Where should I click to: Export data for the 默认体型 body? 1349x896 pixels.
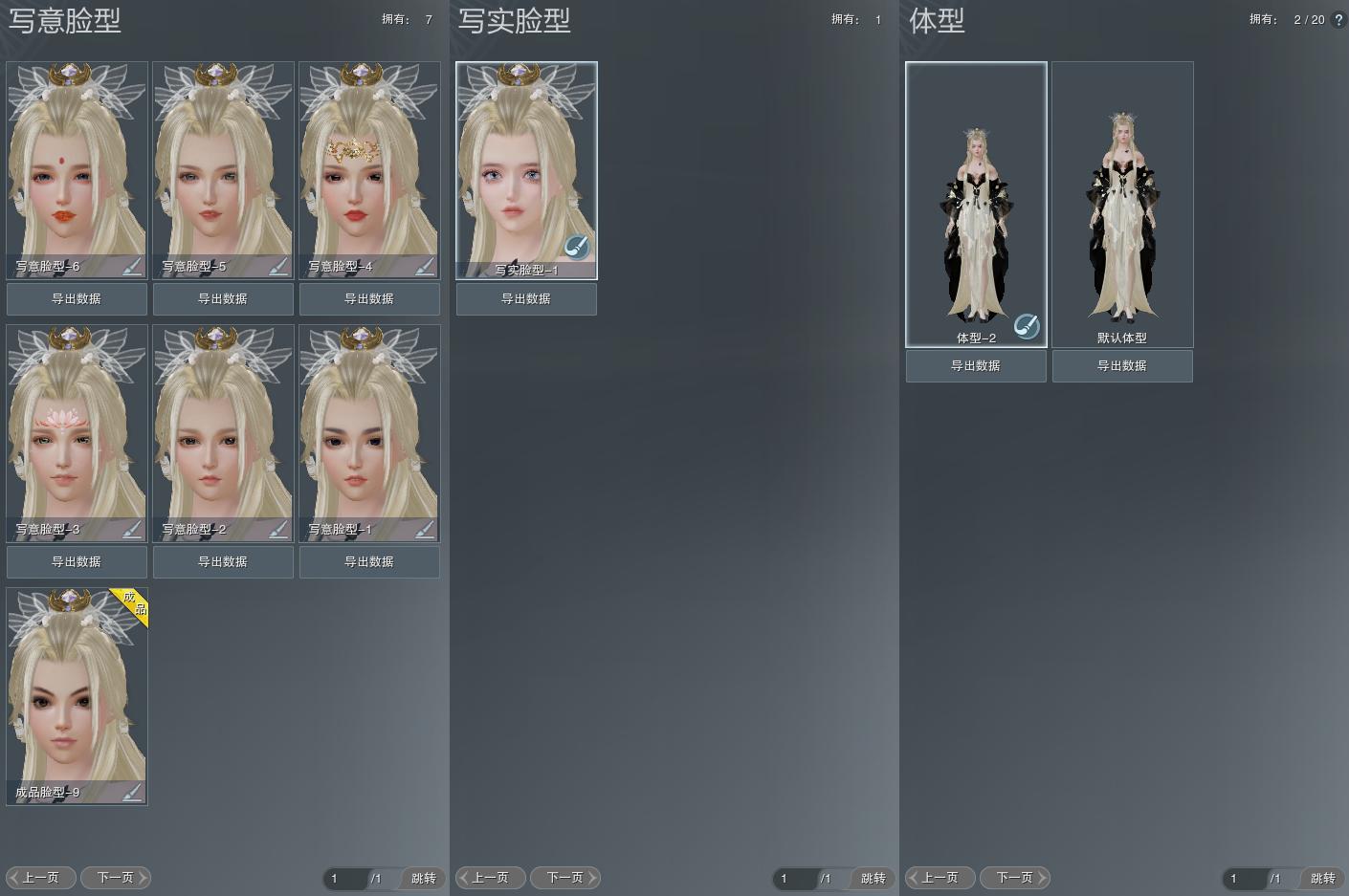click(x=1122, y=366)
